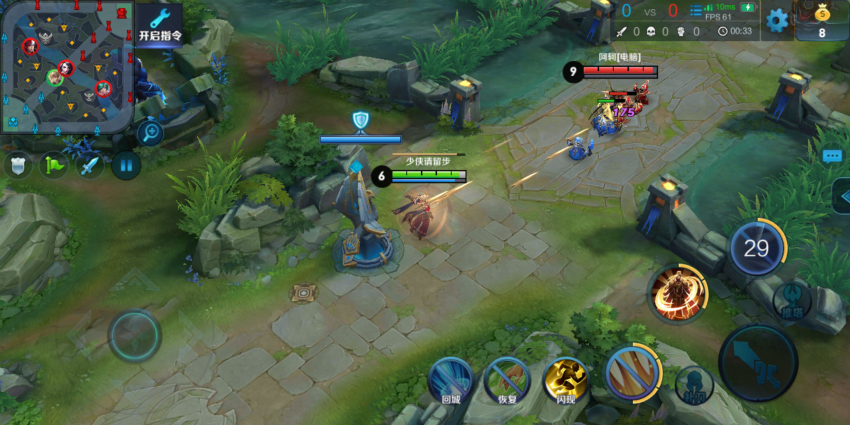The image size is (850, 425).
Task: Click the magnifier zoom button beside the minimap
Action: click(151, 131)
